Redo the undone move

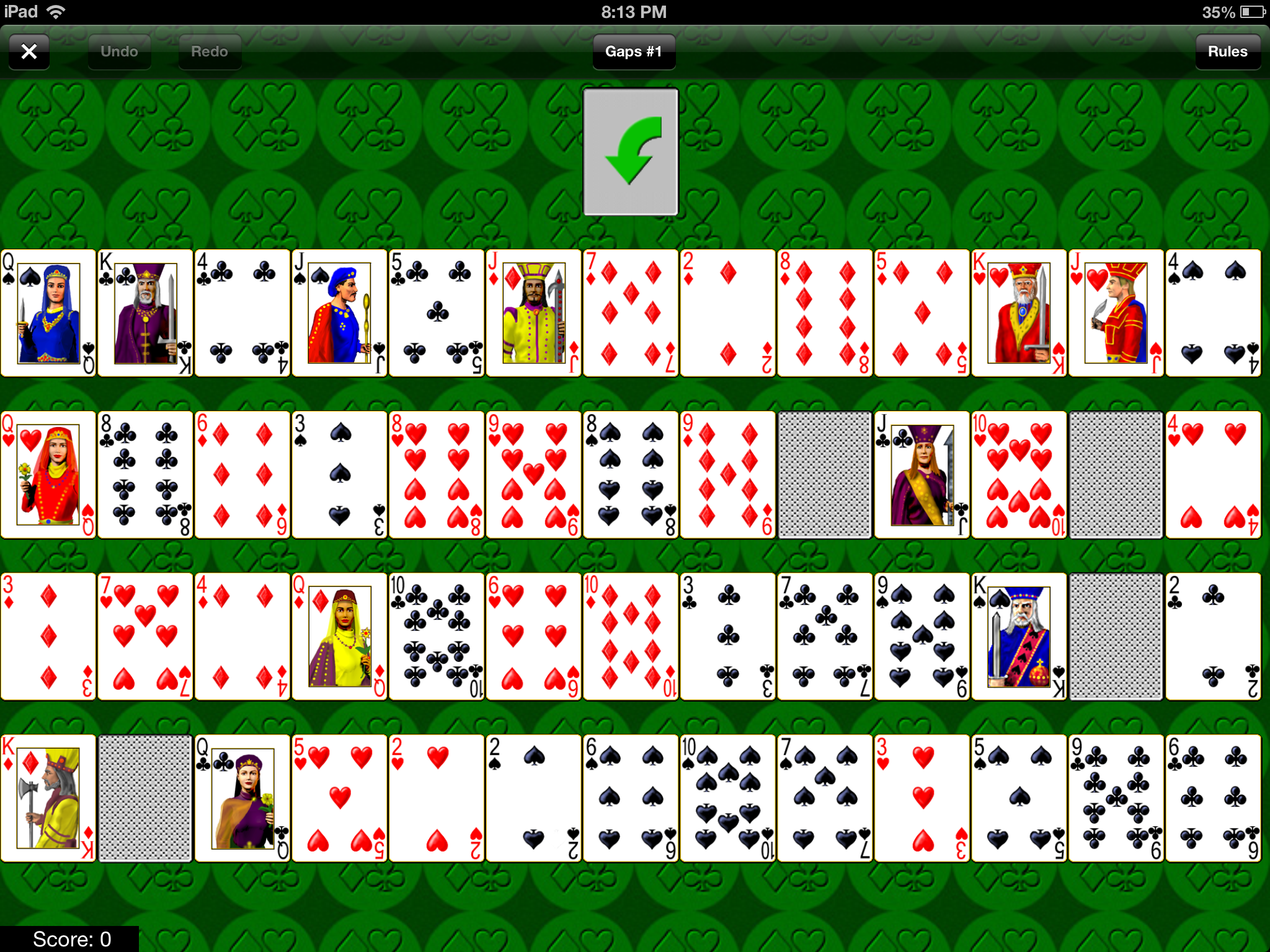[208, 51]
